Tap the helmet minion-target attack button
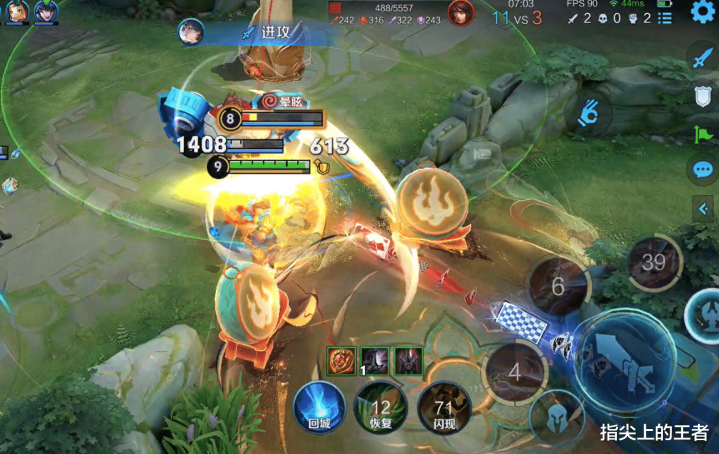 click(x=557, y=418)
